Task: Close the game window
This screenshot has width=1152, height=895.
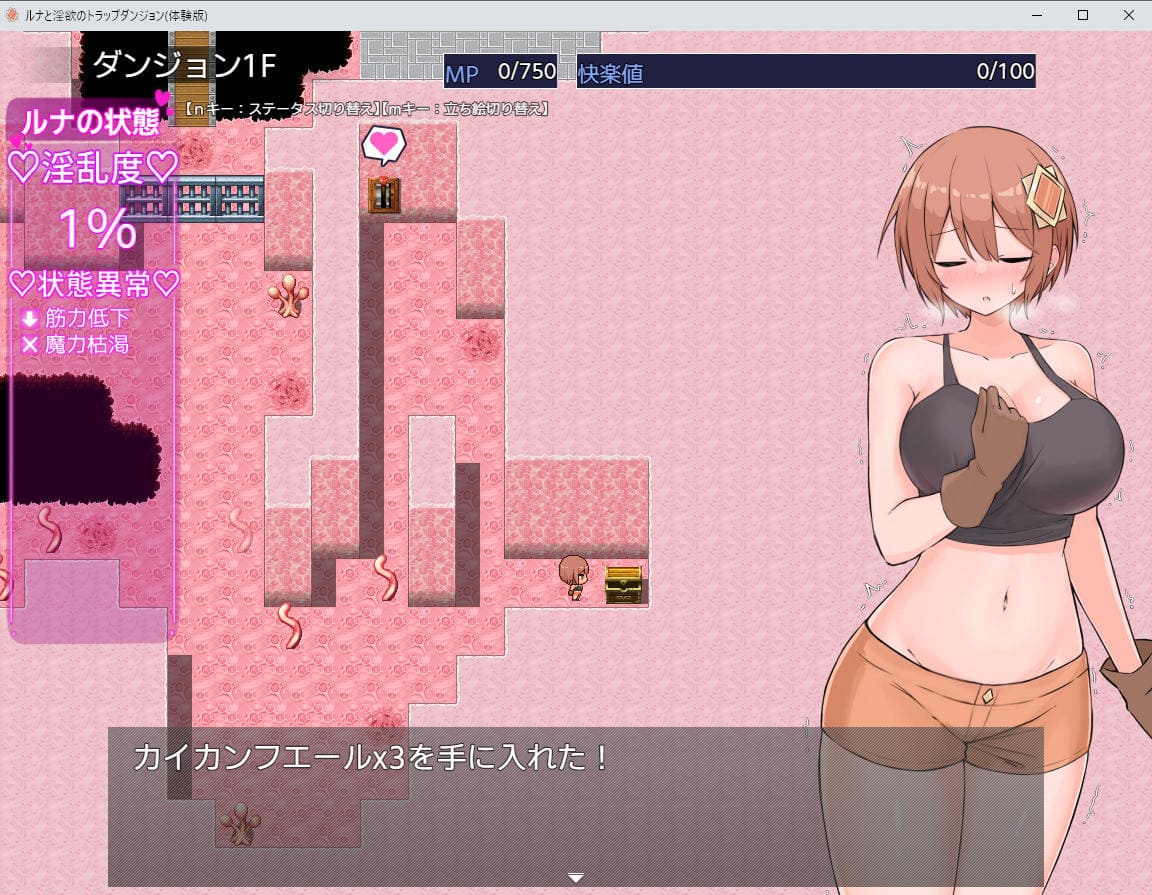Action: click(x=1127, y=15)
